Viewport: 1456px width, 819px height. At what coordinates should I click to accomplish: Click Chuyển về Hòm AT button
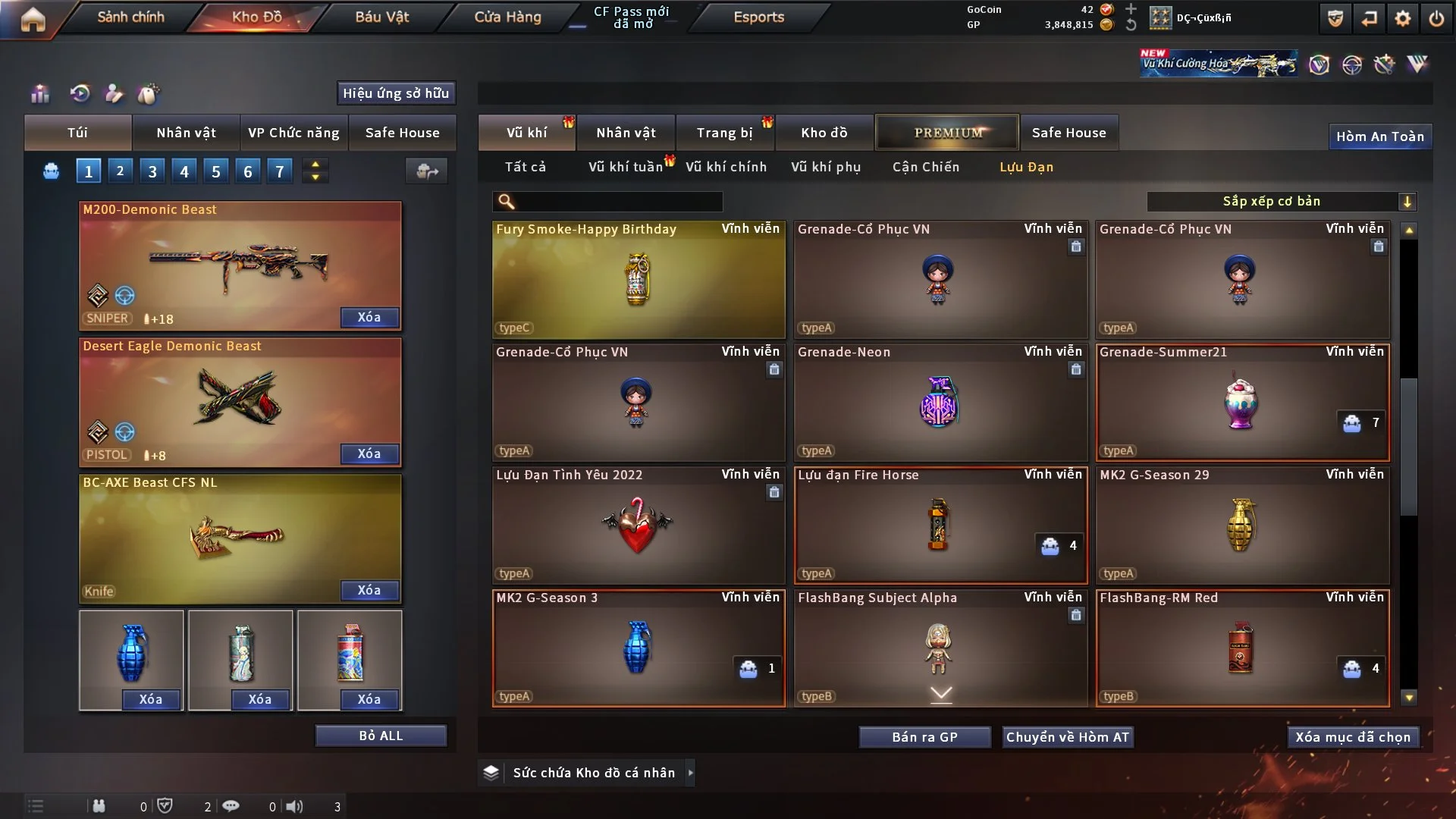[1067, 737]
